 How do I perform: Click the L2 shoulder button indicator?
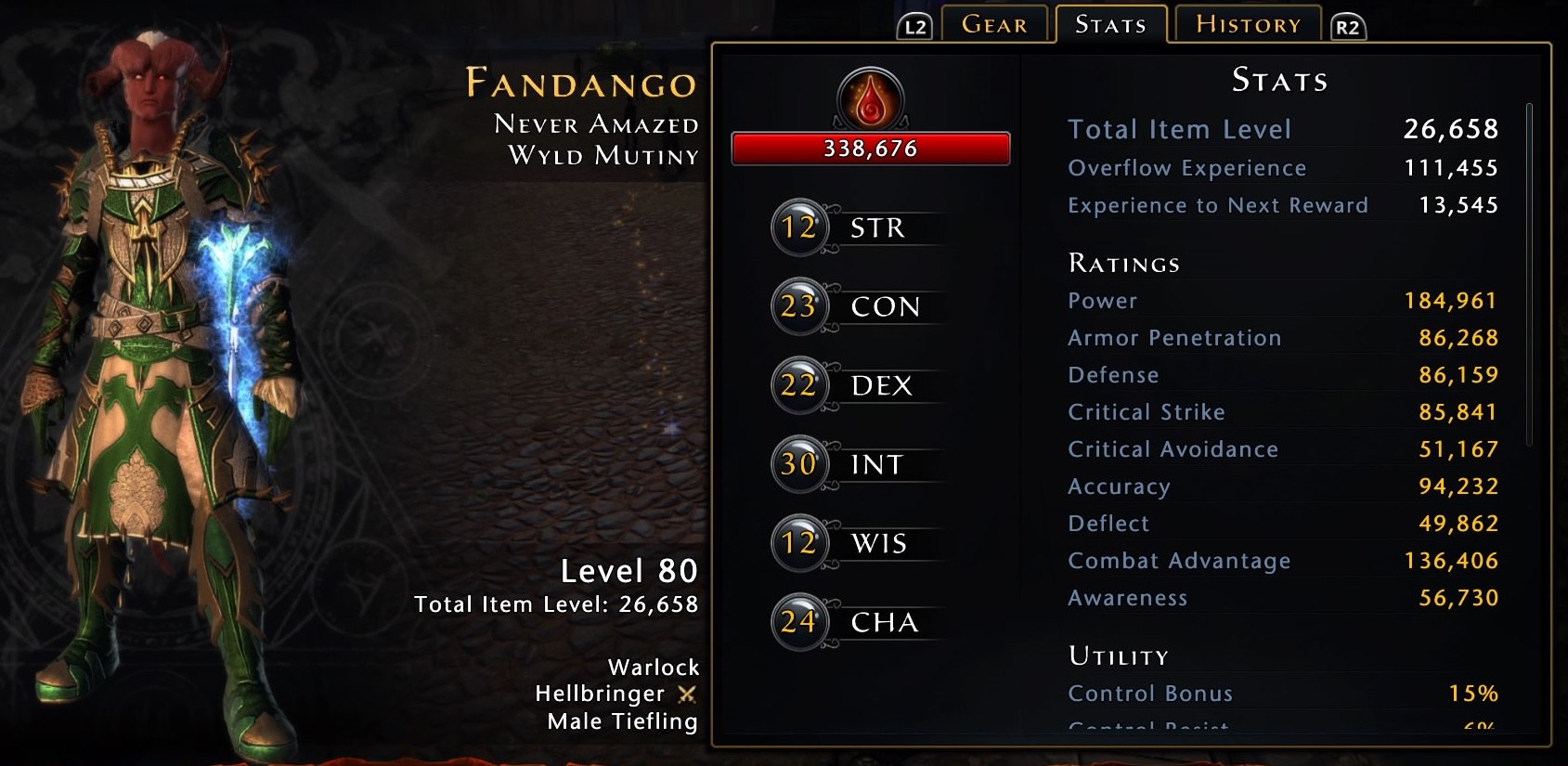tap(914, 28)
